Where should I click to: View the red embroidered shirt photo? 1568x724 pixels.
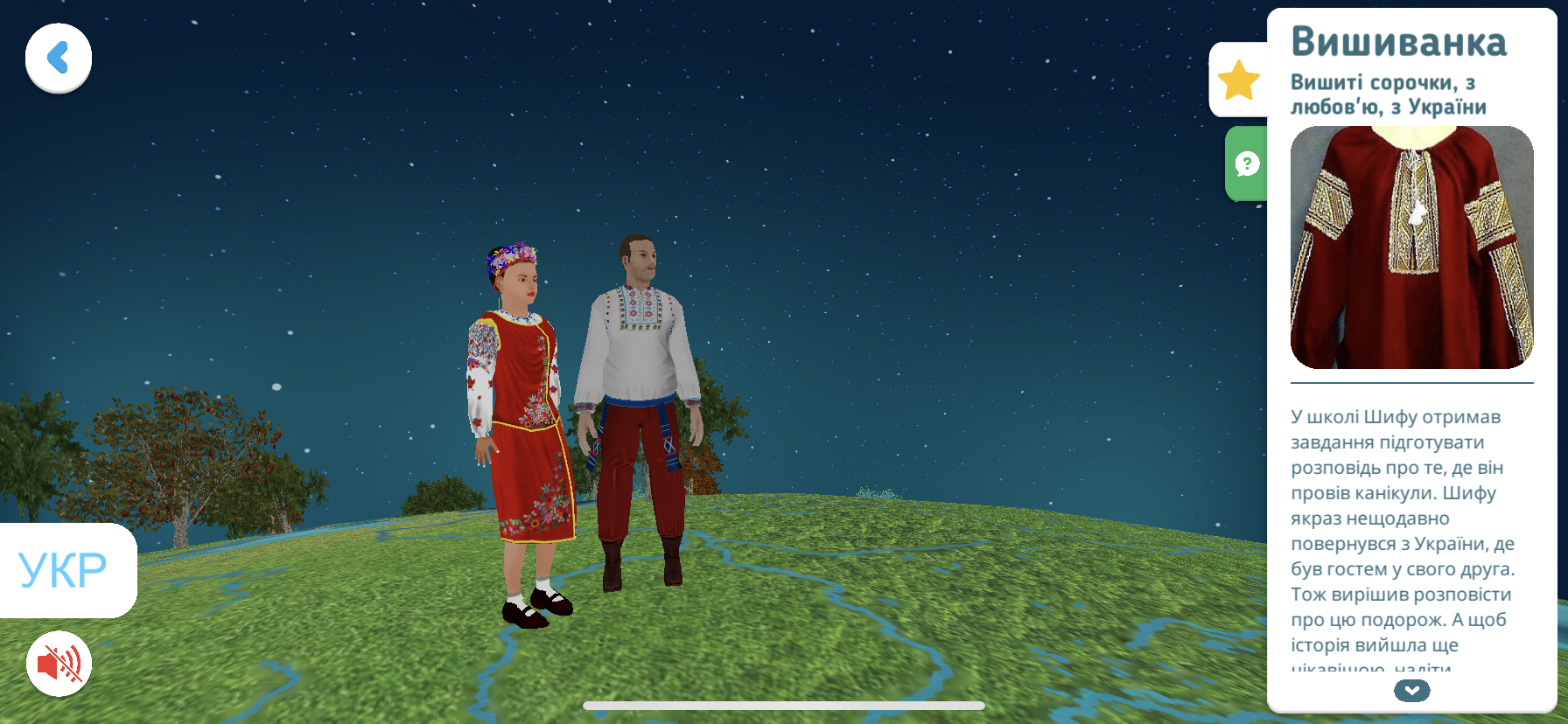tap(1411, 247)
